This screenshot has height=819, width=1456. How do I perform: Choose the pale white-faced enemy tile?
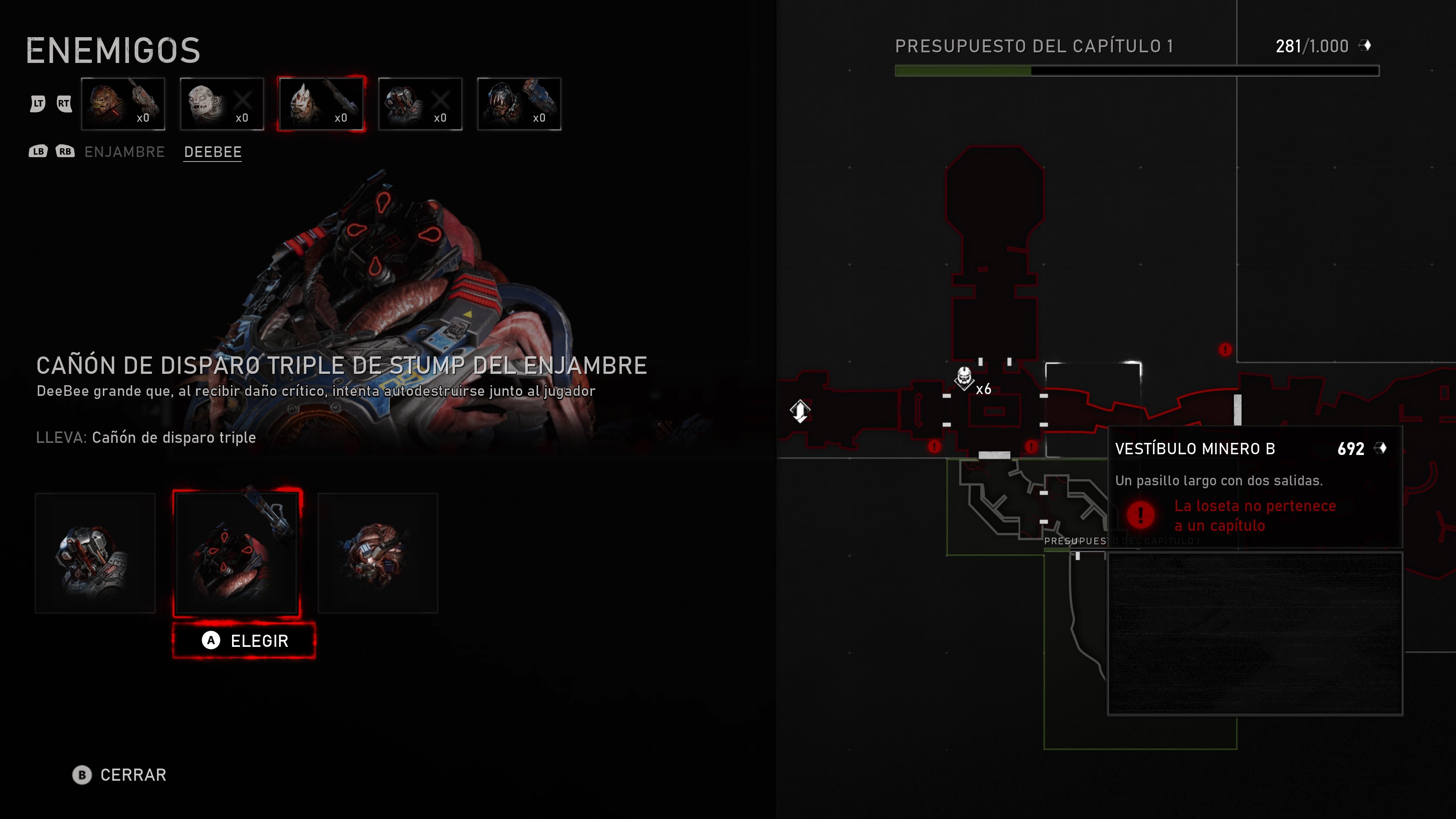tap(222, 104)
